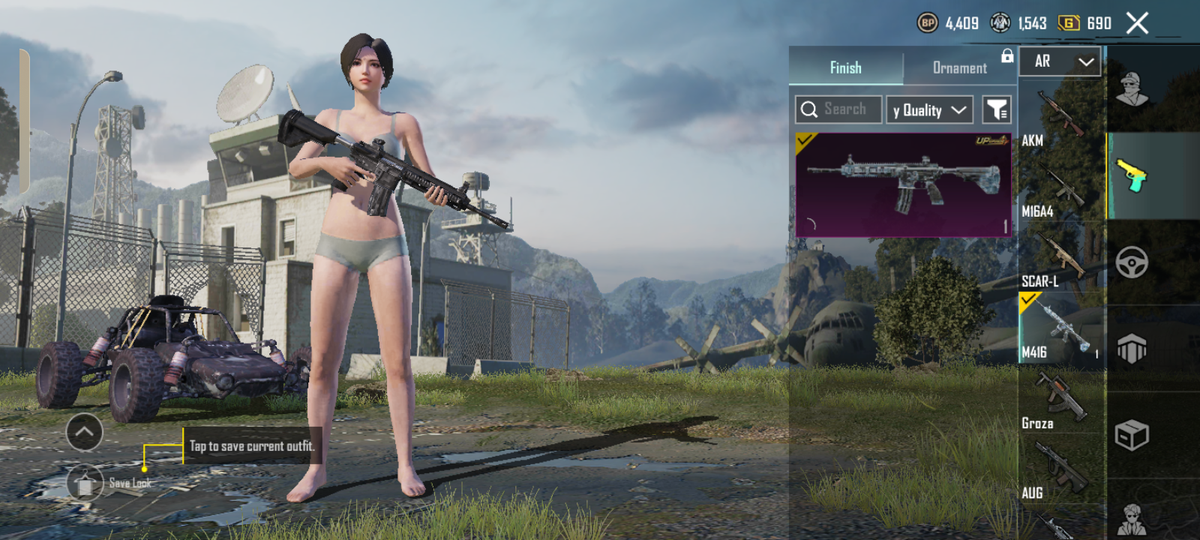The width and height of the screenshot is (1200, 540).
Task: Click the skin Search field
Action: (x=839, y=109)
